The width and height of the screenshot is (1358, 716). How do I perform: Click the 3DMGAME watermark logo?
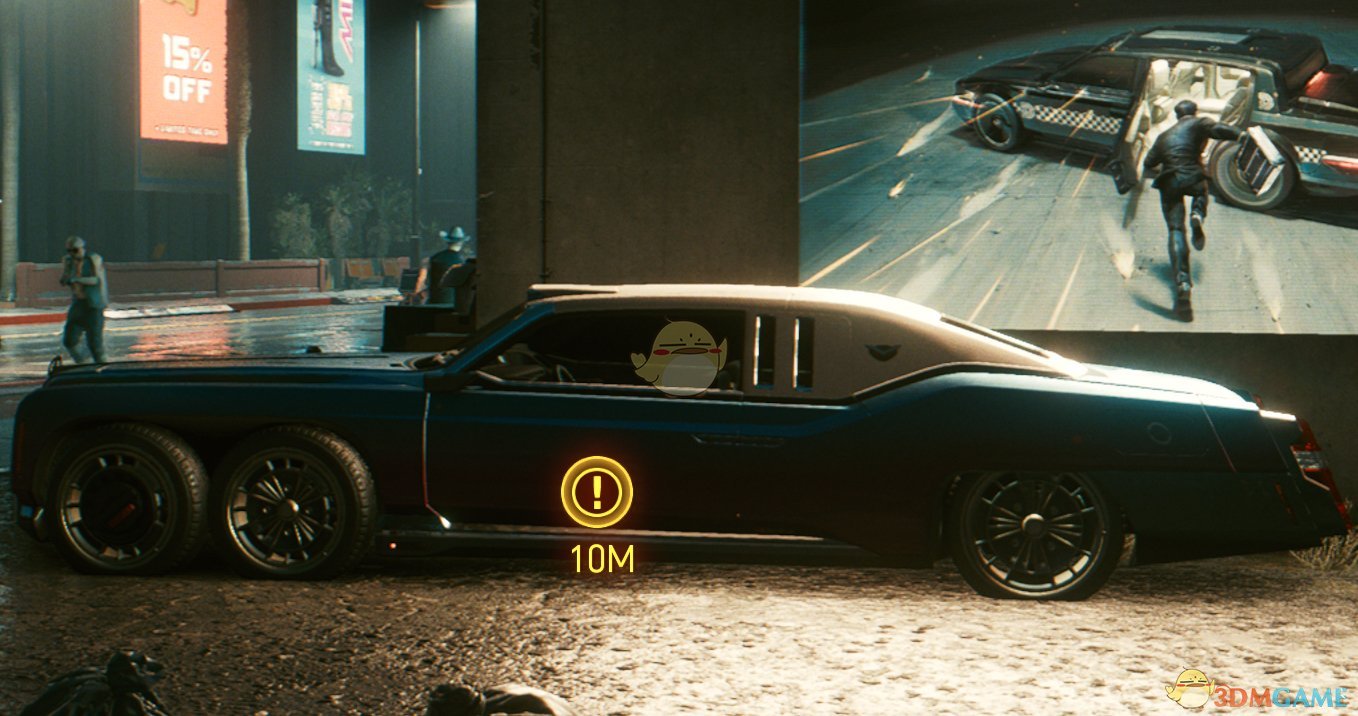tap(1258, 689)
